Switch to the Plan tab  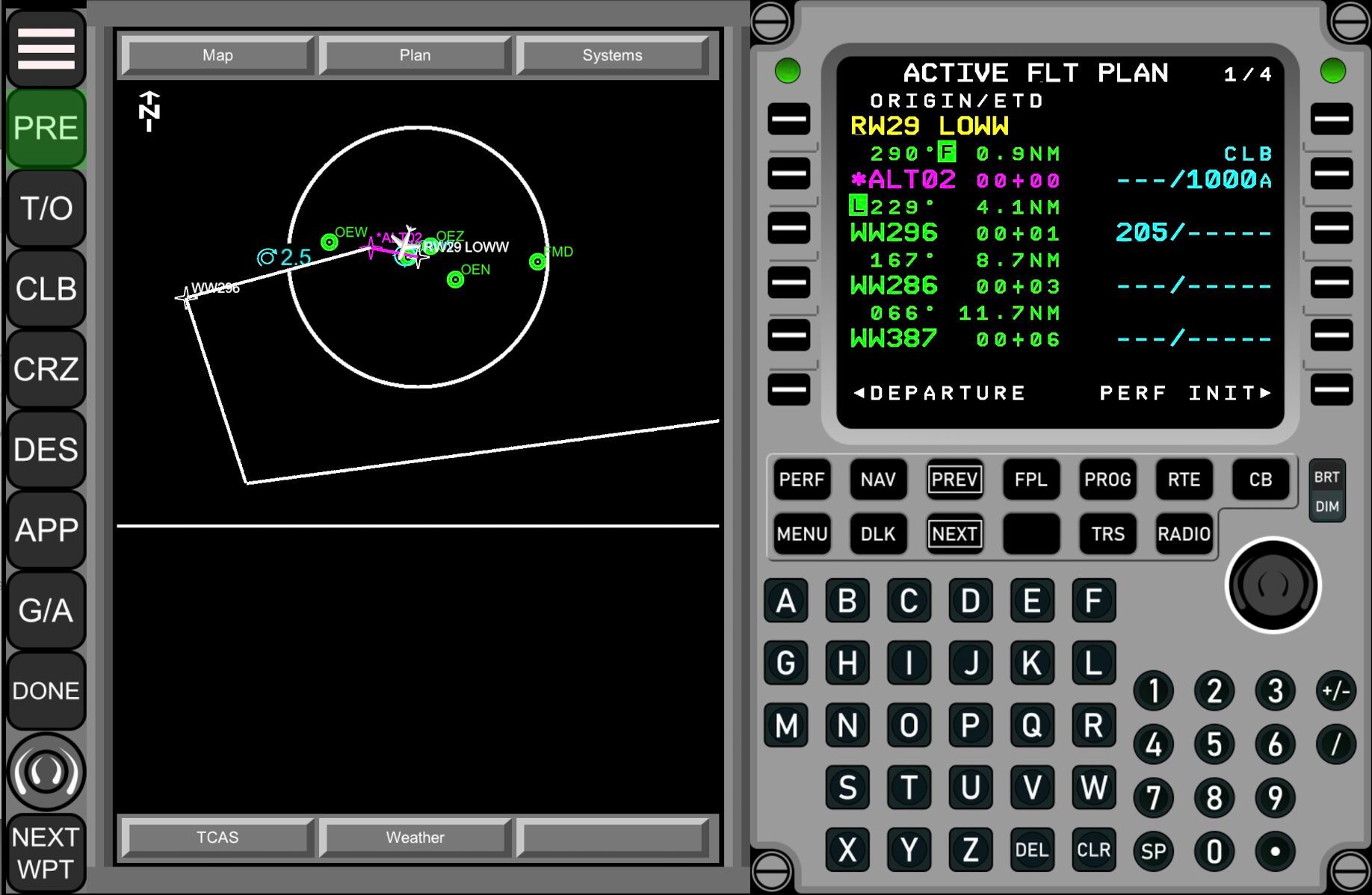tap(415, 55)
